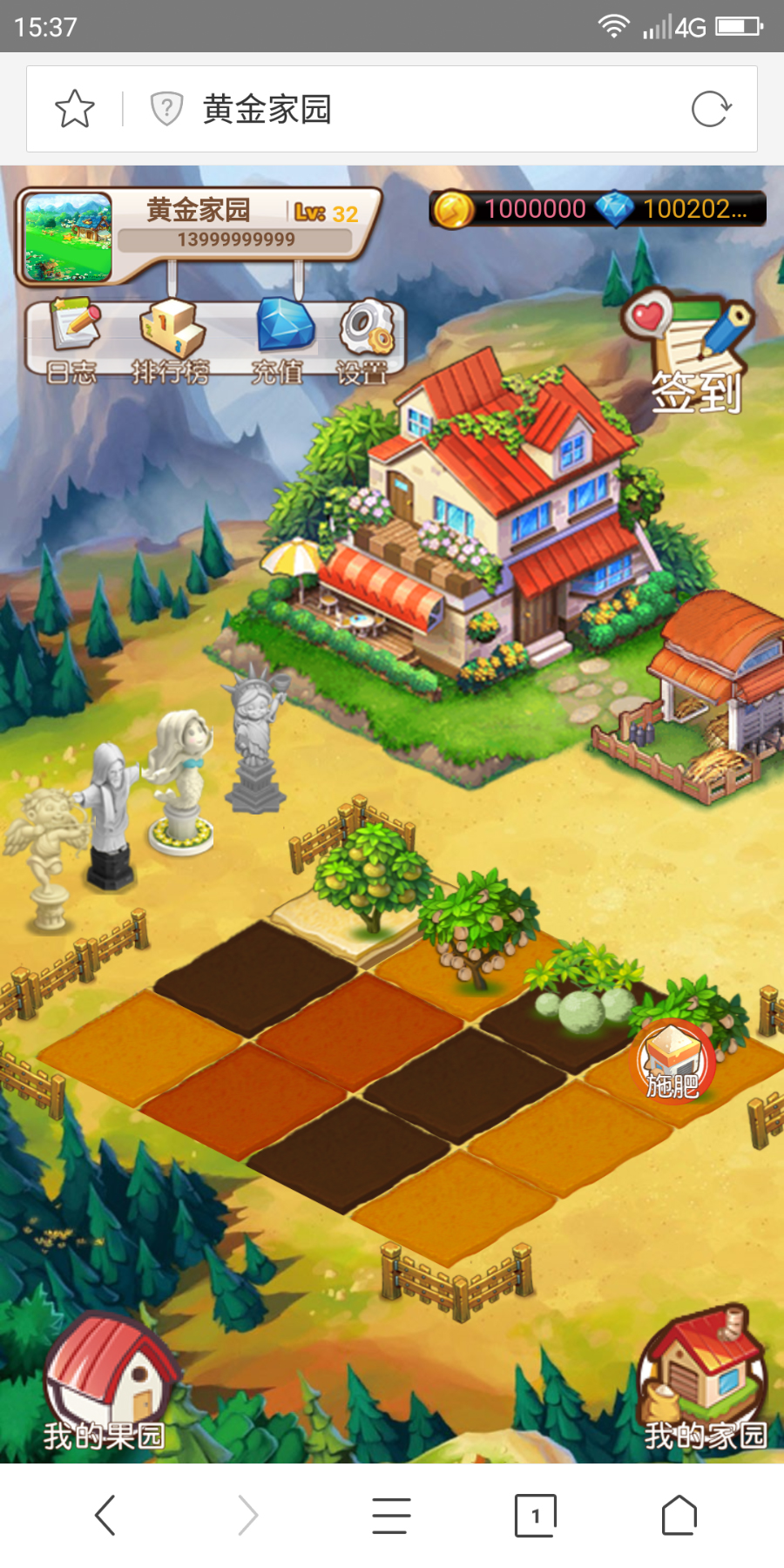Show the browser tabs switcher
The width and height of the screenshot is (784, 1568).
click(x=535, y=1516)
